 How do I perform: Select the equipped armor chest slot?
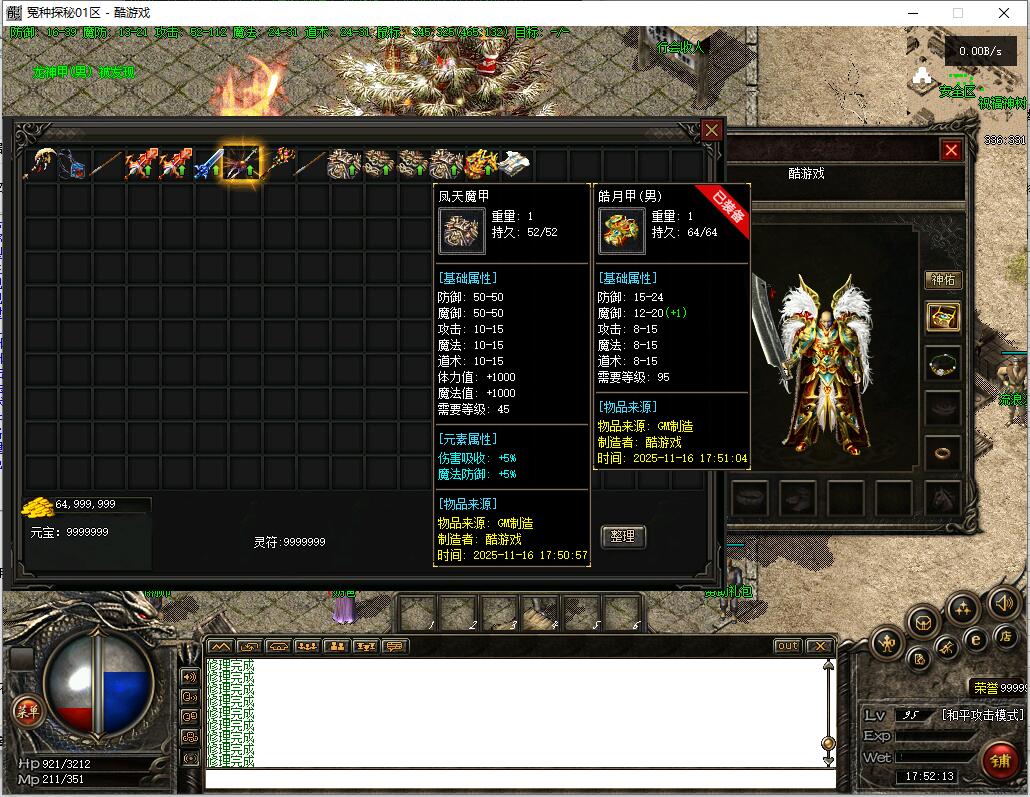[x=943, y=317]
